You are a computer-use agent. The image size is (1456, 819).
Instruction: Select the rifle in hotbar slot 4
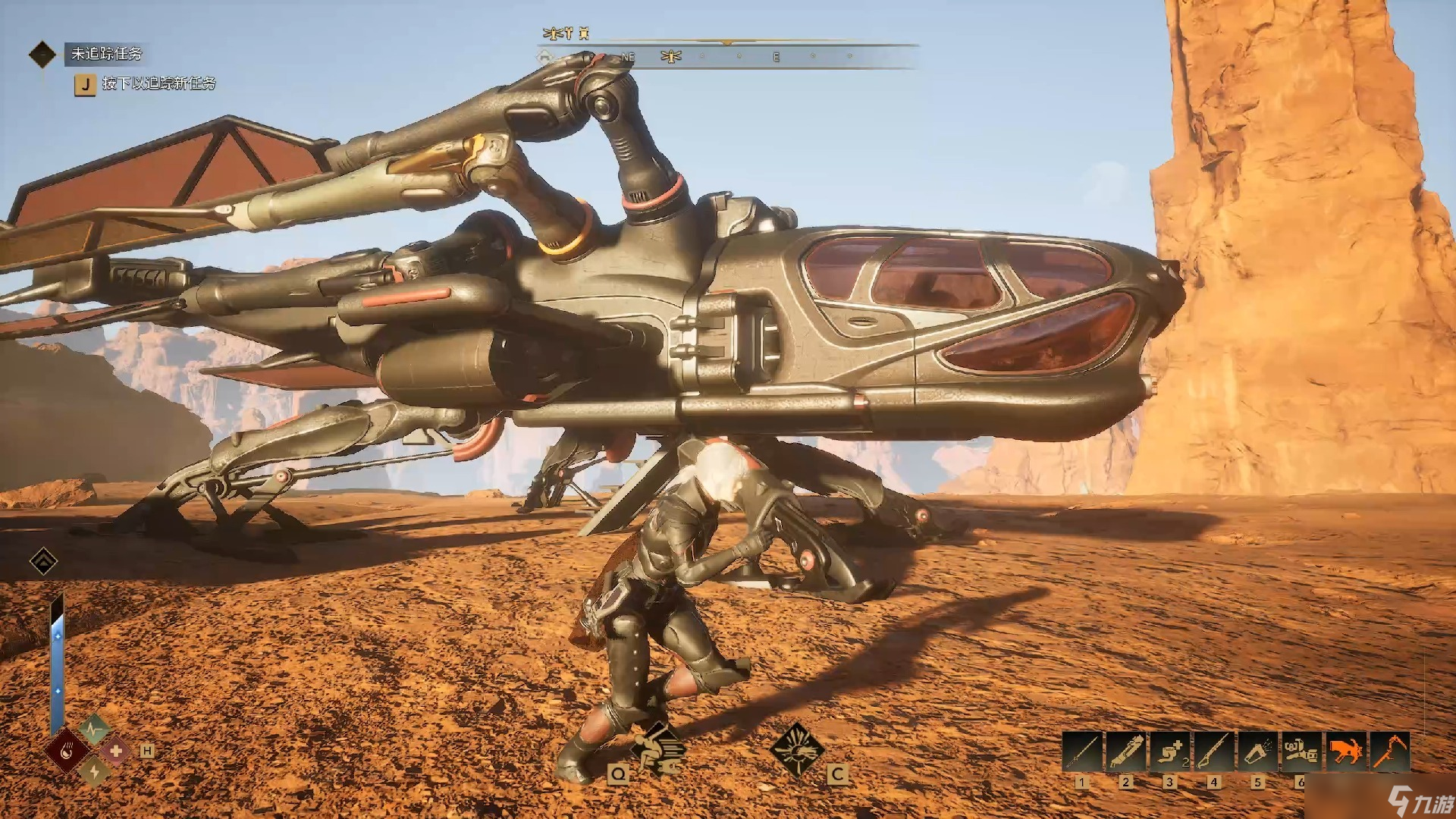1214,752
